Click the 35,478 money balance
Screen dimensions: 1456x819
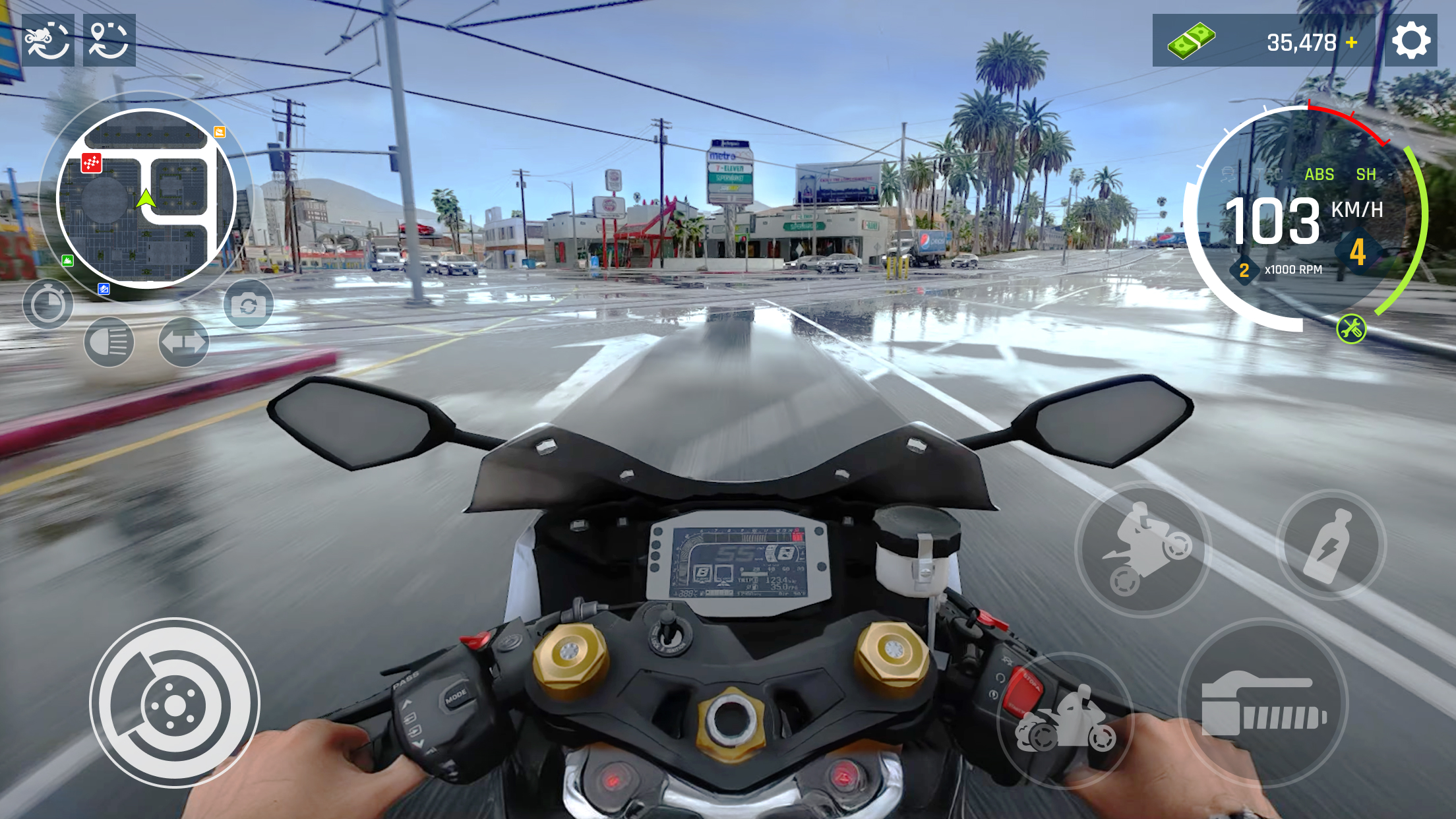click(x=1302, y=41)
